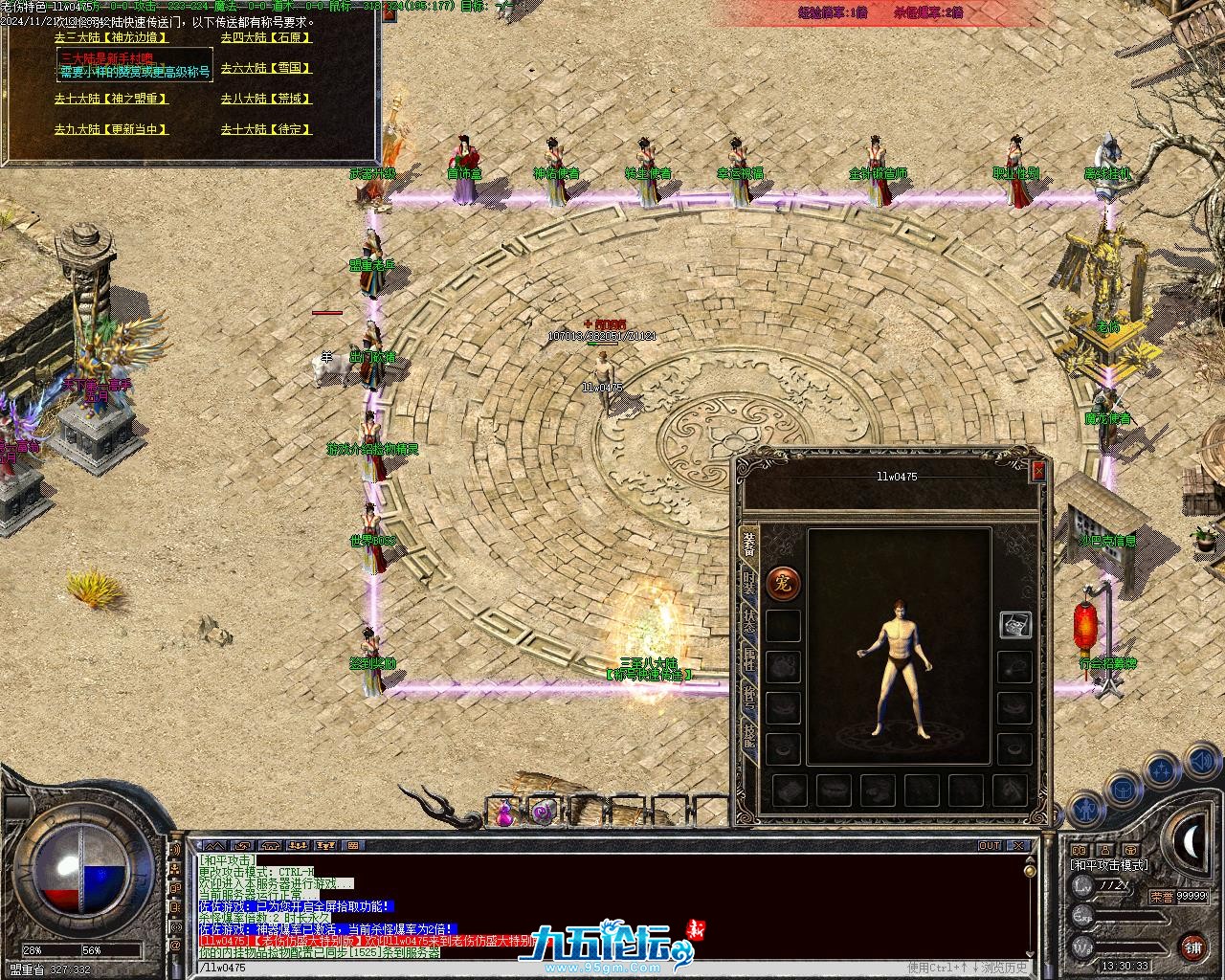Click the round red 宠 pet button
The width and height of the screenshot is (1225, 980).
(x=783, y=582)
